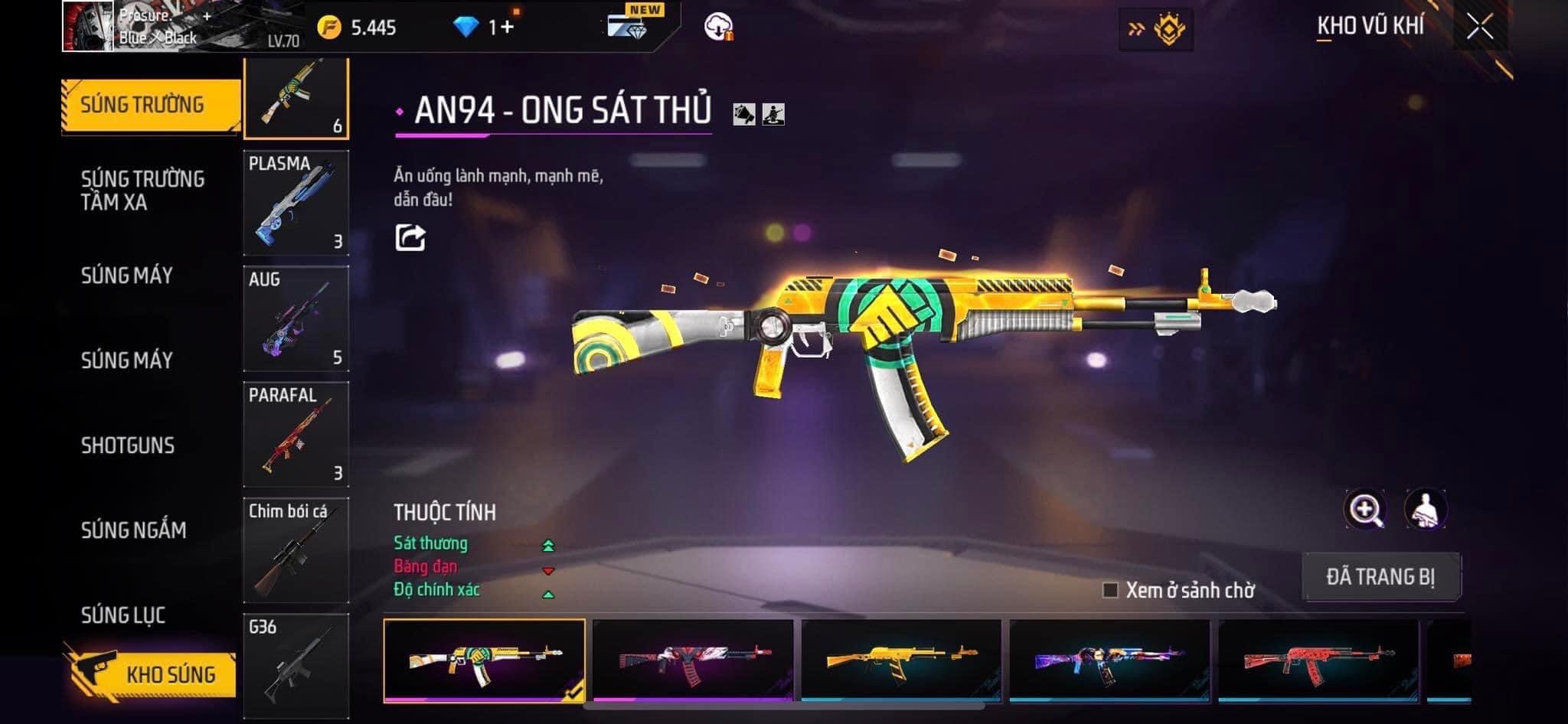Switch to Súng Trường Tầm Xa category
1568x724 pixels.
(x=142, y=191)
